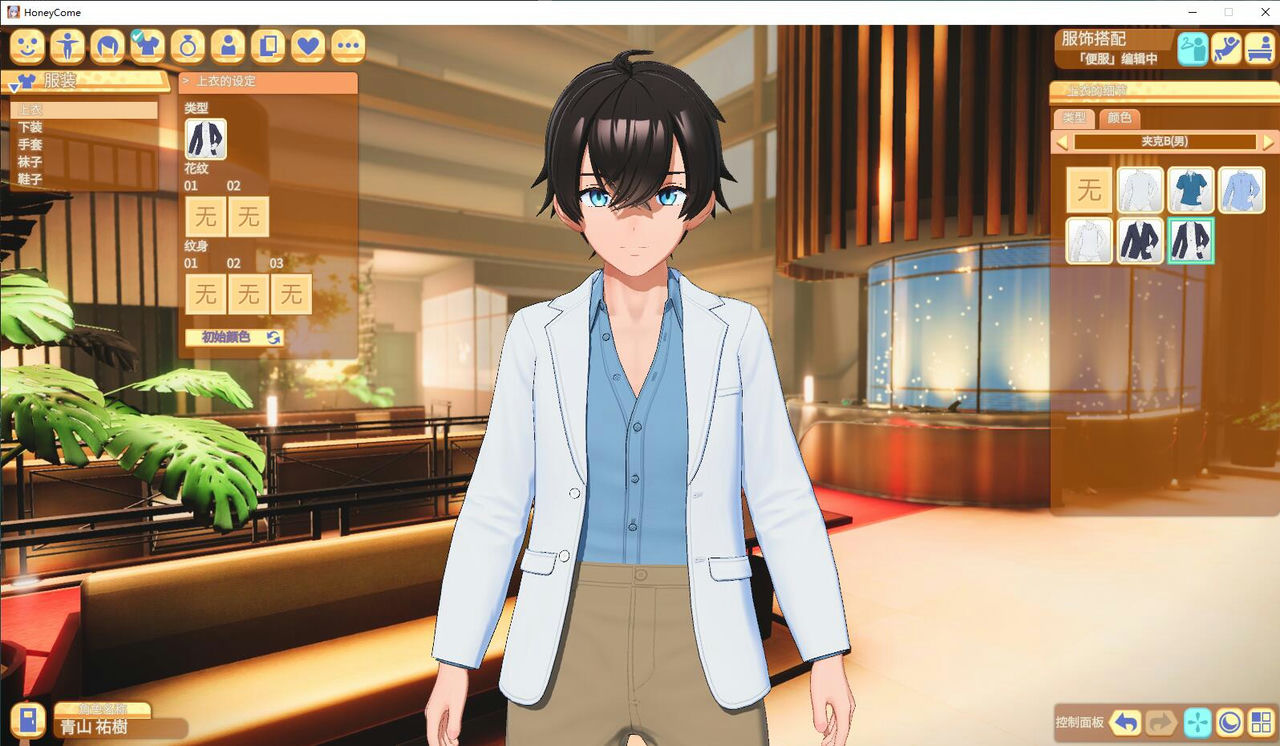Select the body editing icon
This screenshot has height=746, width=1280.
[x=66, y=46]
